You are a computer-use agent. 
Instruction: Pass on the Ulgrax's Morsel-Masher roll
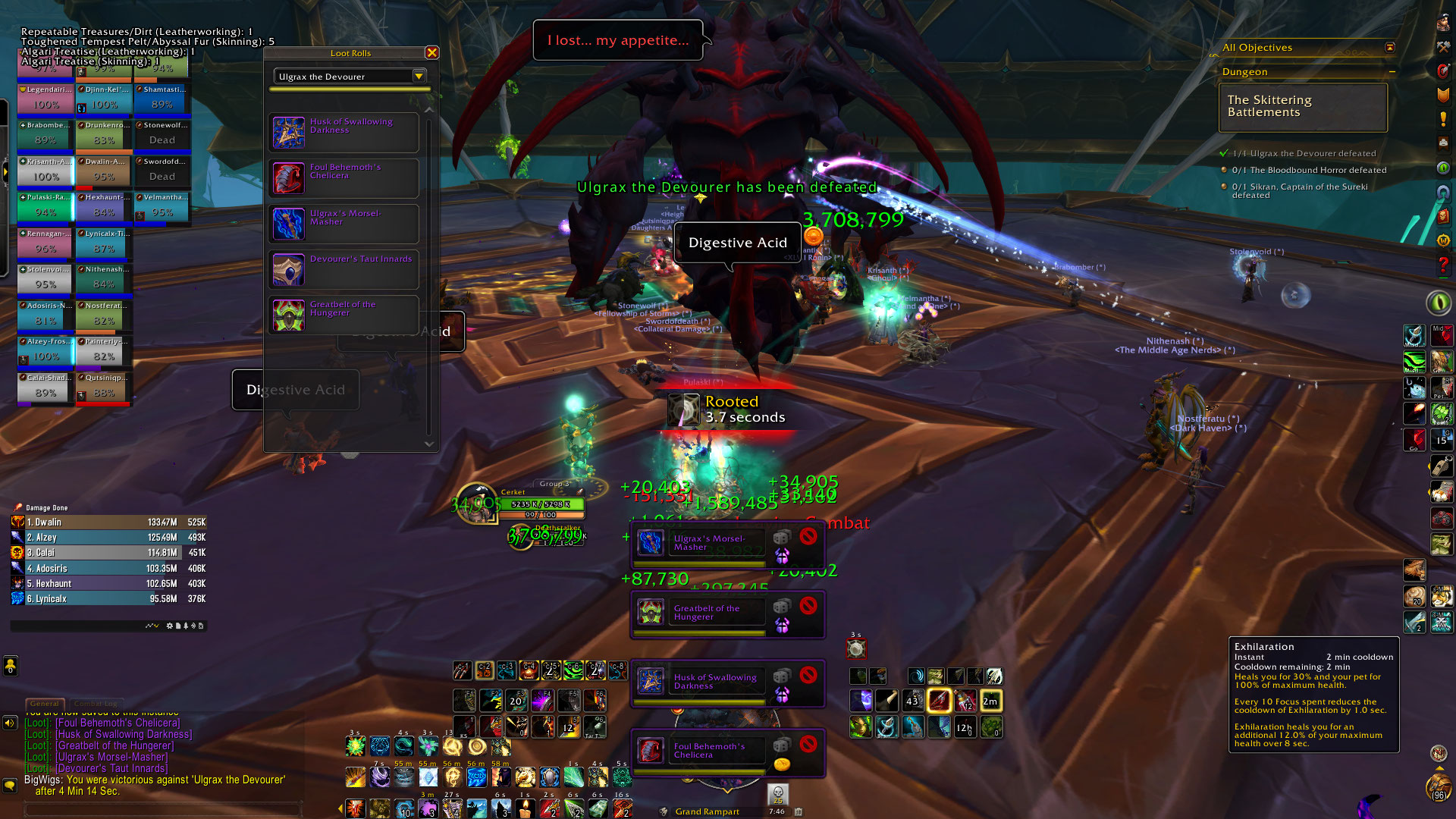click(808, 536)
